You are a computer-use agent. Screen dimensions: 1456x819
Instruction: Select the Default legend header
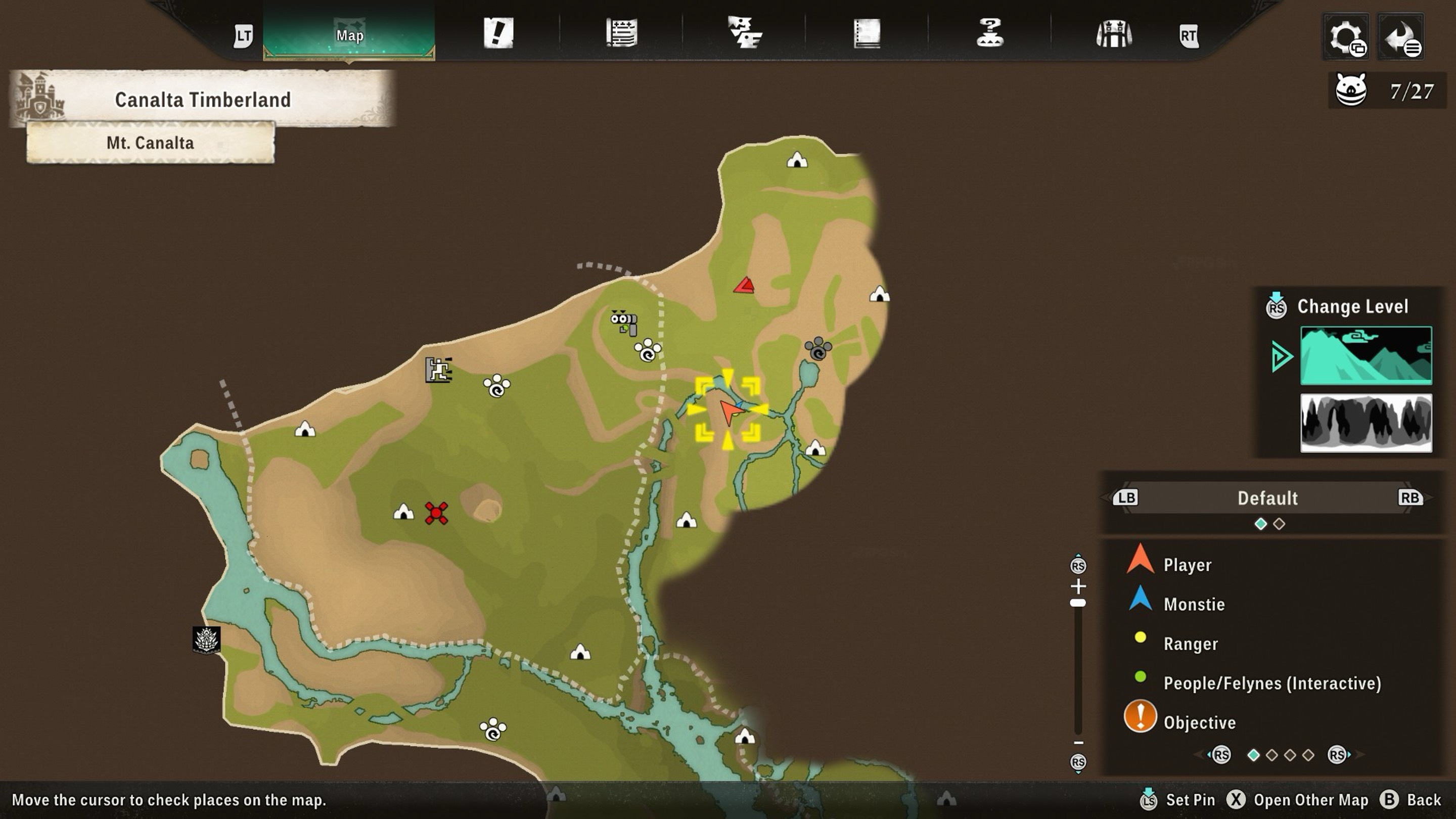pyautogui.click(x=1267, y=498)
